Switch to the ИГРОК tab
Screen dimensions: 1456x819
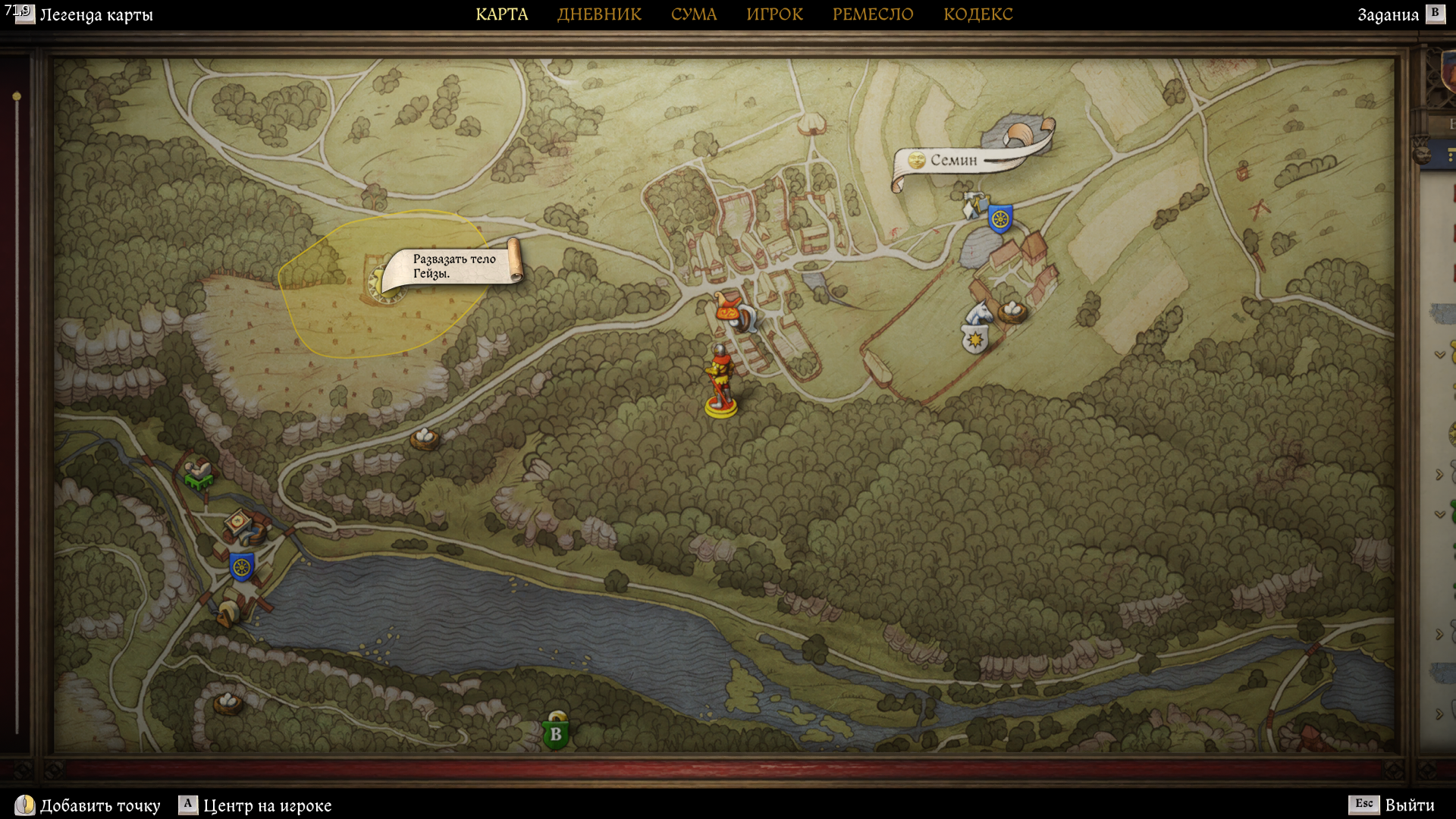pyautogui.click(x=774, y=14)
